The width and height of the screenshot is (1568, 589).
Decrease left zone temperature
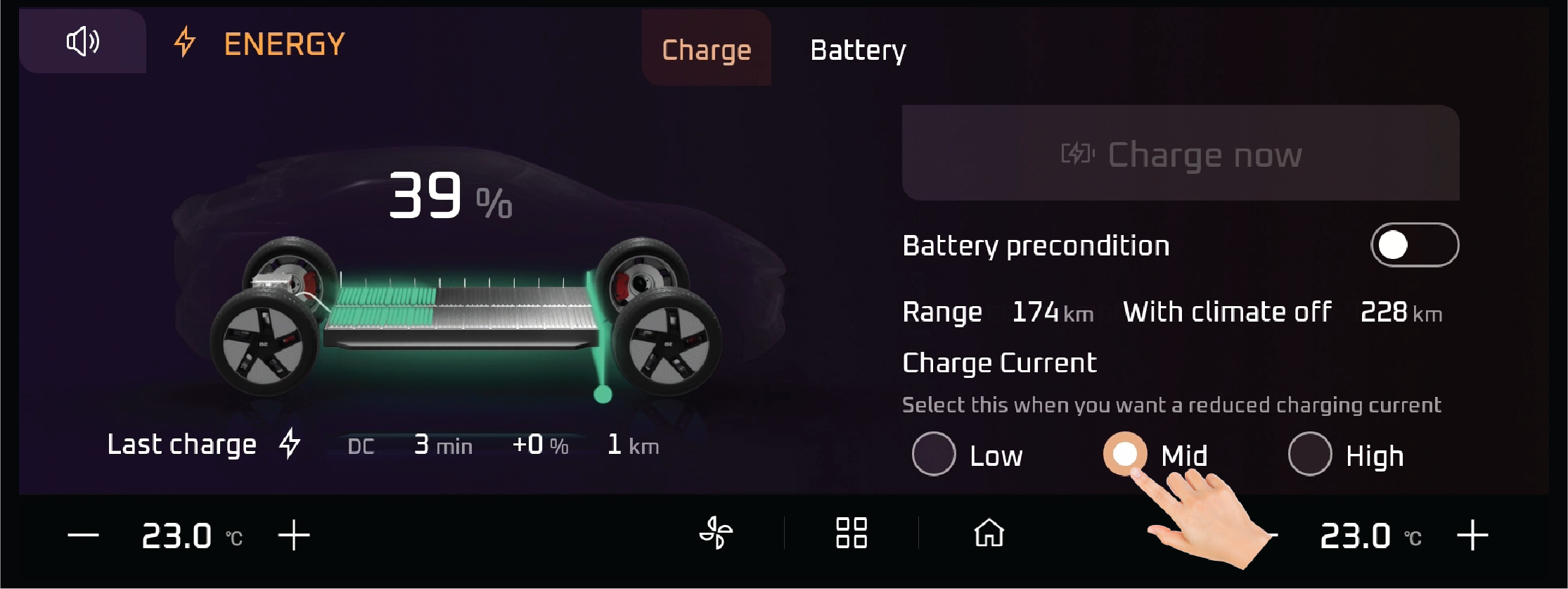pos(83,536)
